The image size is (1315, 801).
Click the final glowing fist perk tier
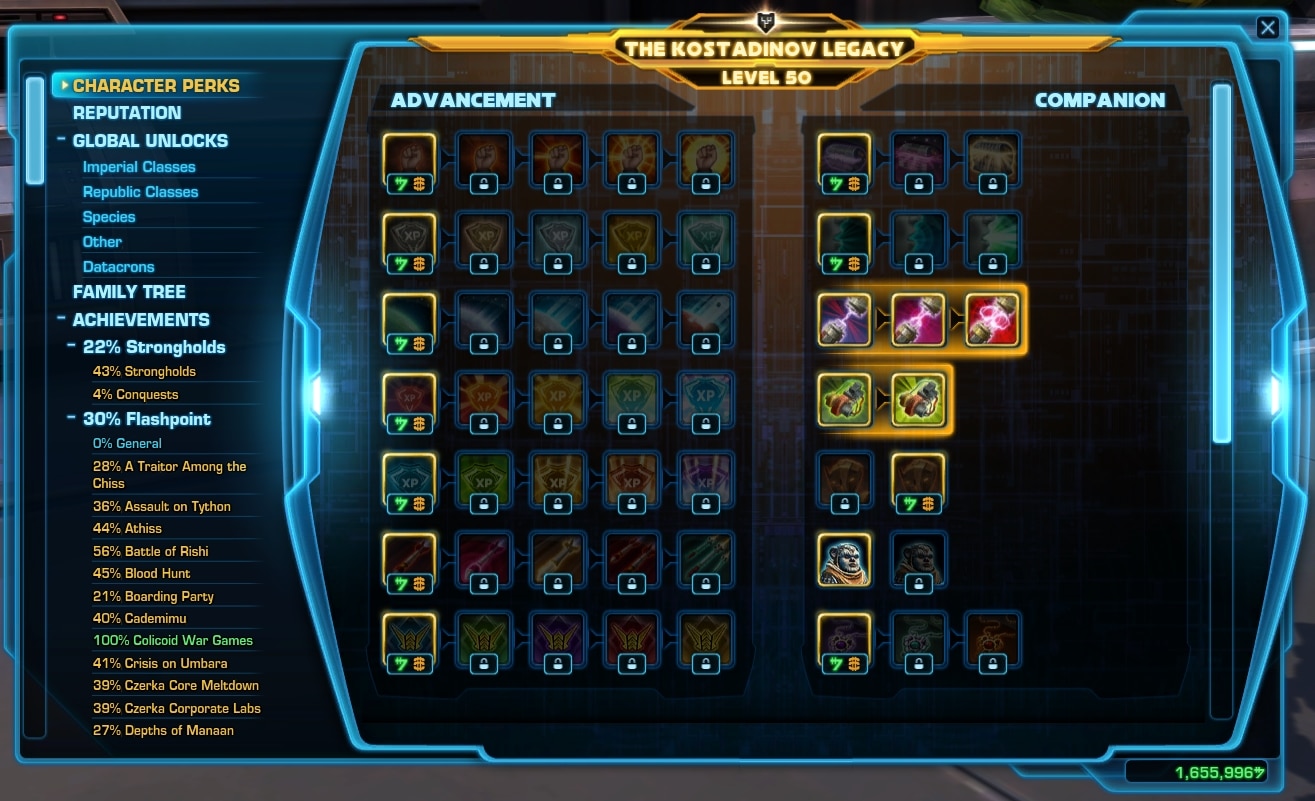click(x=705, y=160)
